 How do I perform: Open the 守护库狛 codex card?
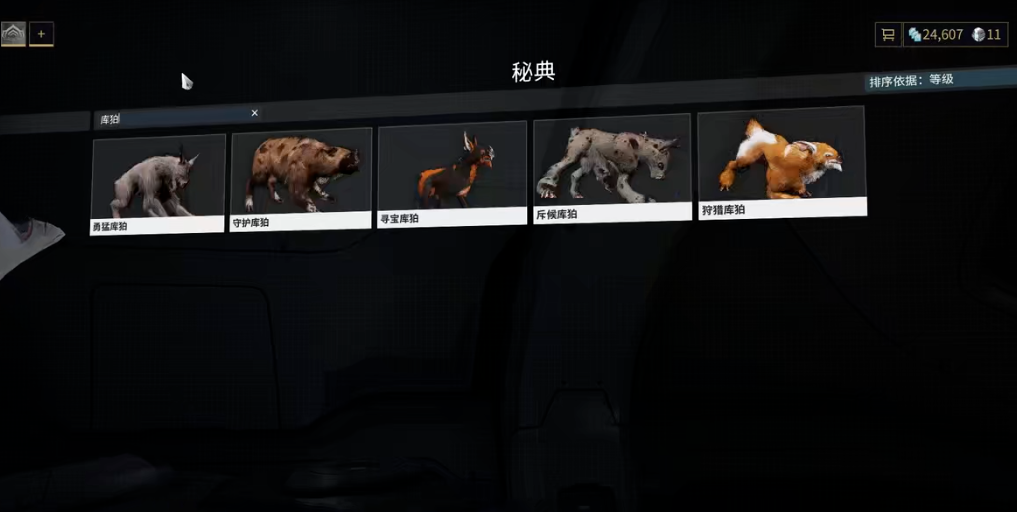coord(301,179)
